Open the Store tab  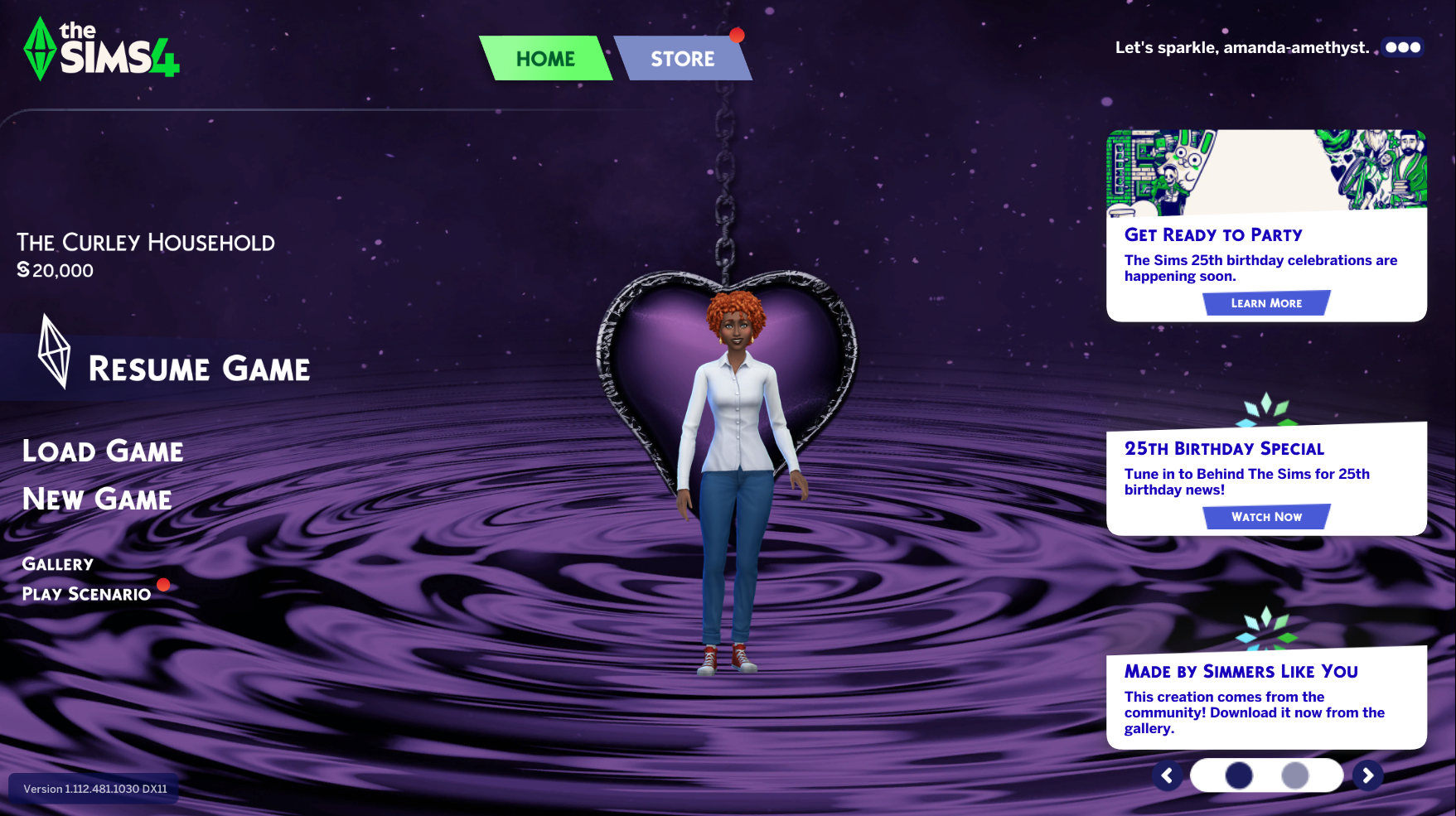tap(682, 59)
